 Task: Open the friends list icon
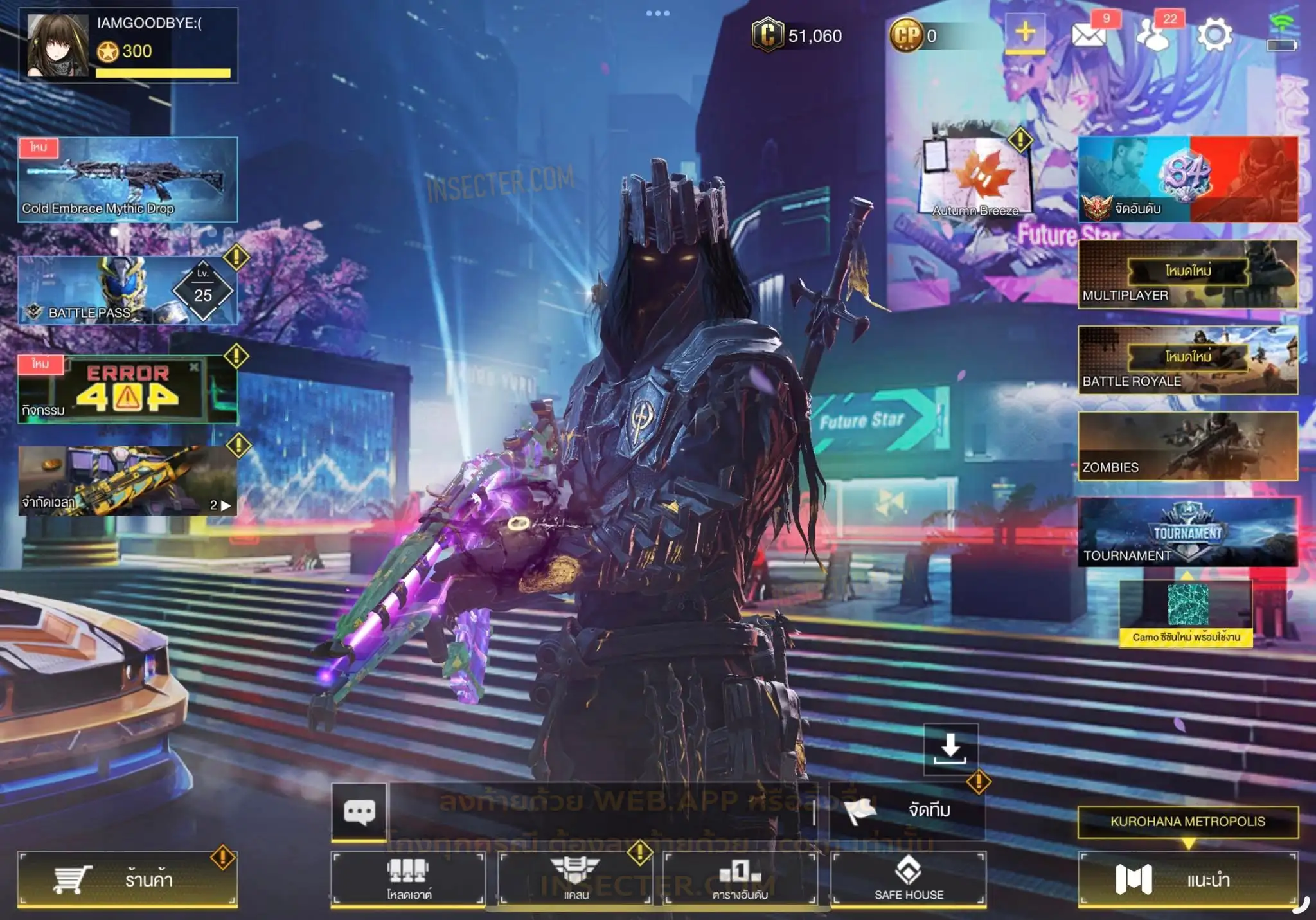coord(1153,35)
